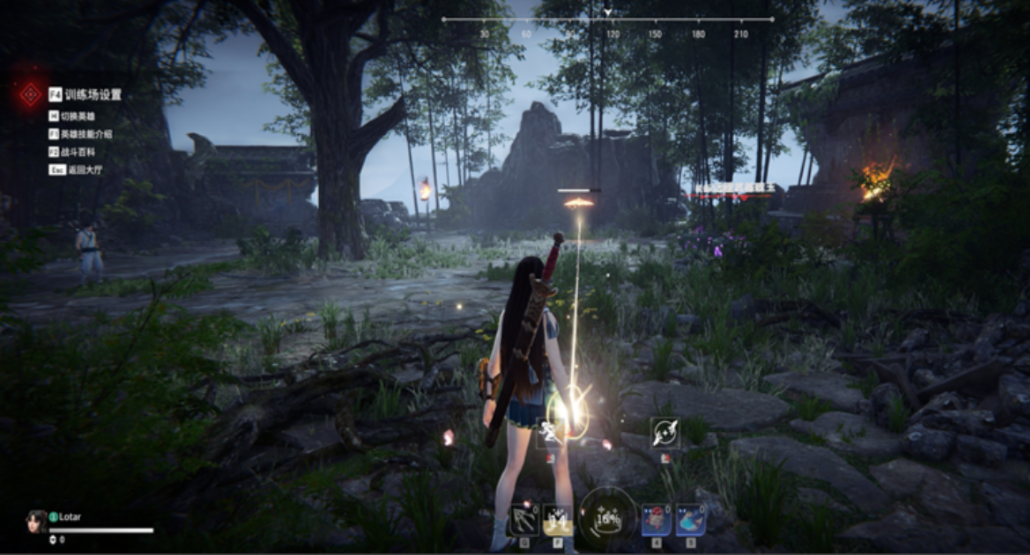1030x555 pixels.
Task: Select 返回大厅 to return to lobby
Action: point(80,169)
